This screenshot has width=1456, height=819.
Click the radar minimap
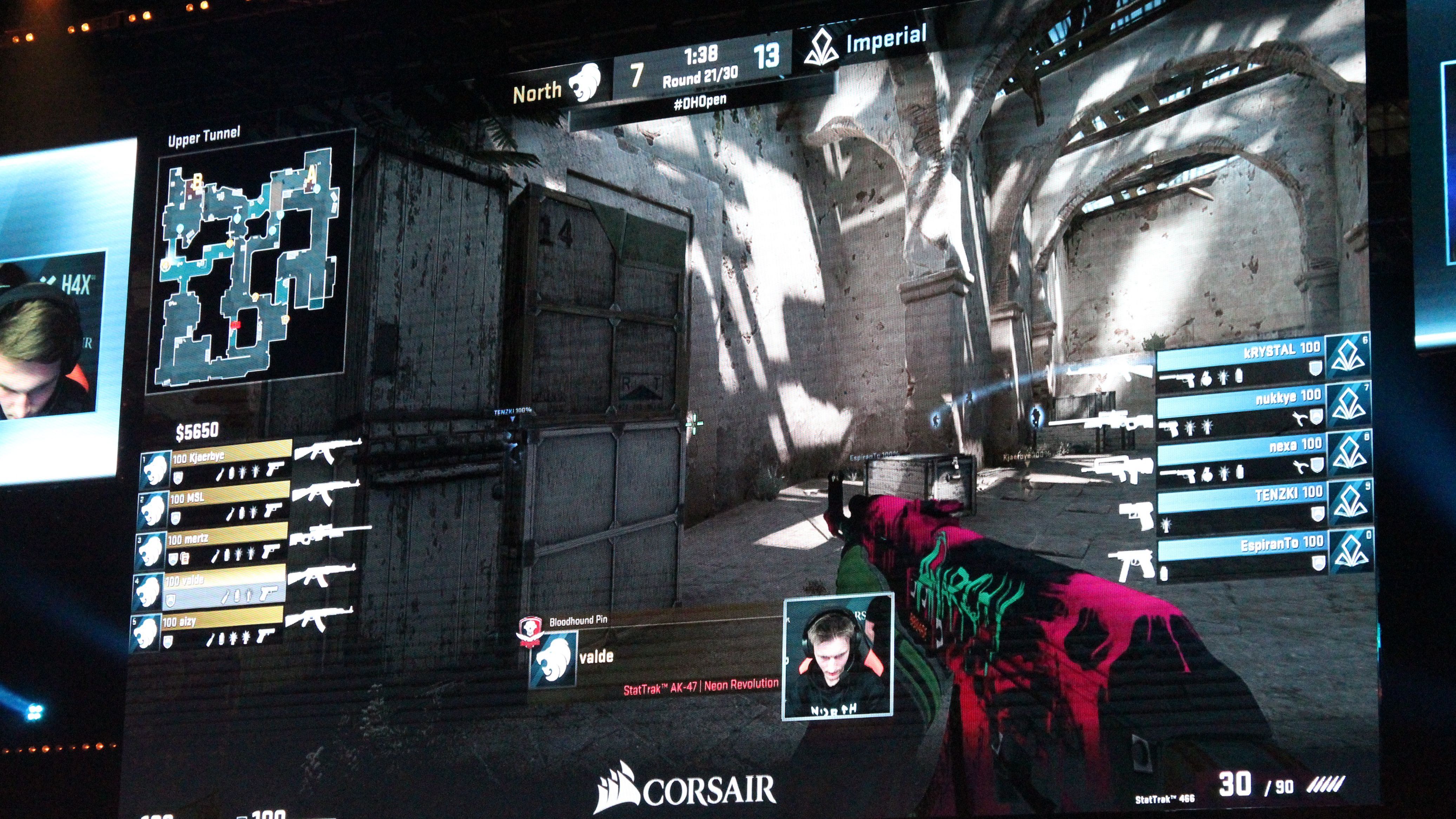(250, 266)
